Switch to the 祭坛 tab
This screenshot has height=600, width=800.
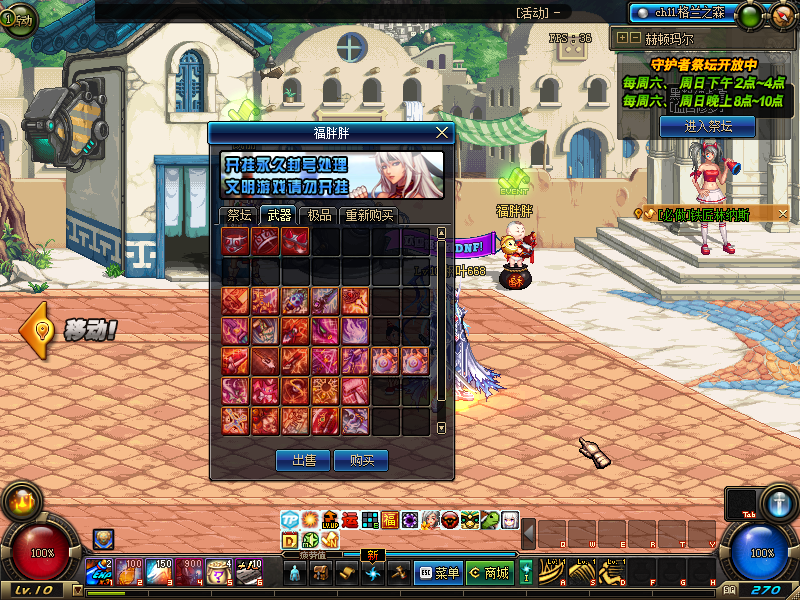239,215
